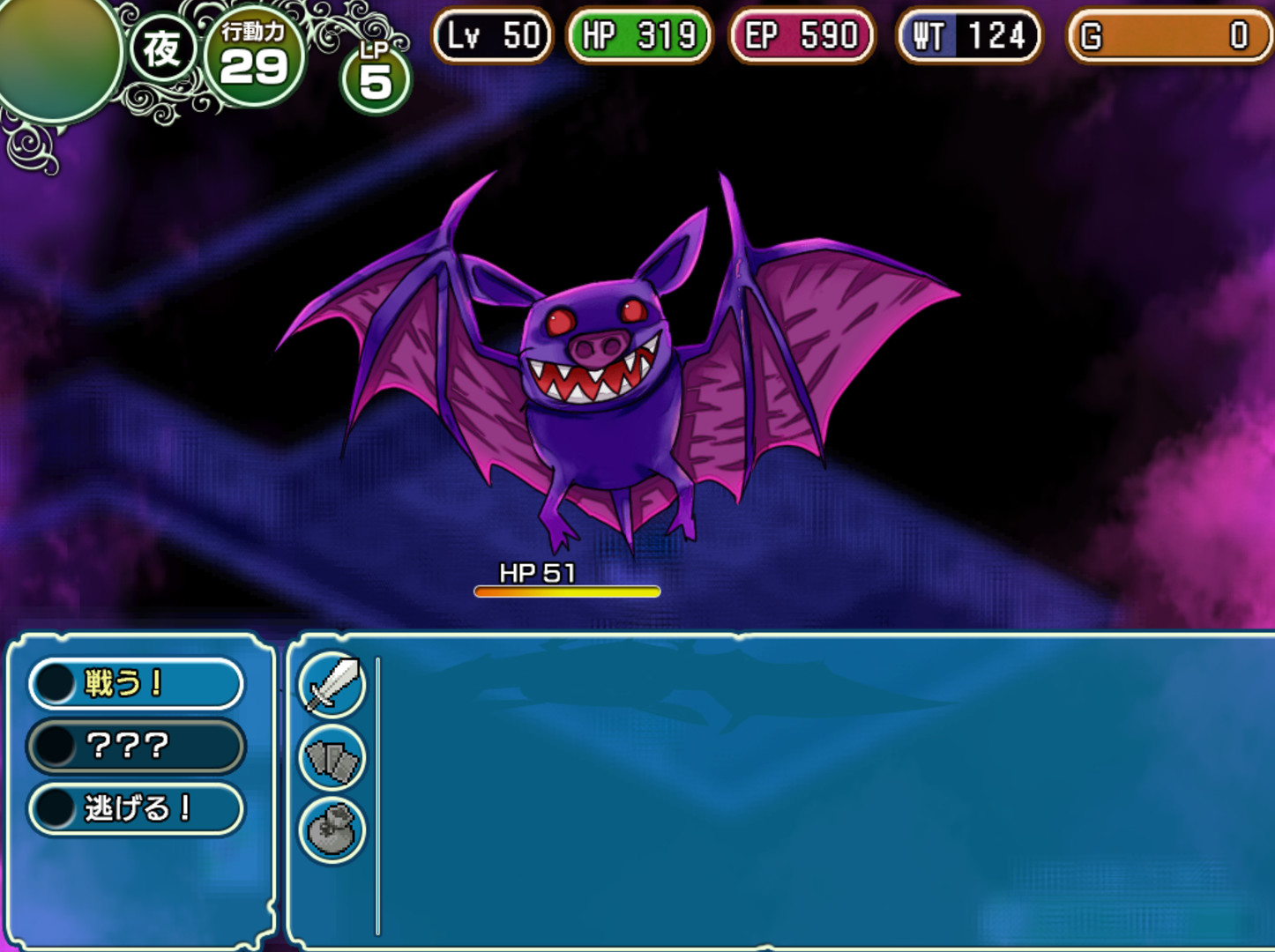Click the dark circle inside 戦う! button

55,682
